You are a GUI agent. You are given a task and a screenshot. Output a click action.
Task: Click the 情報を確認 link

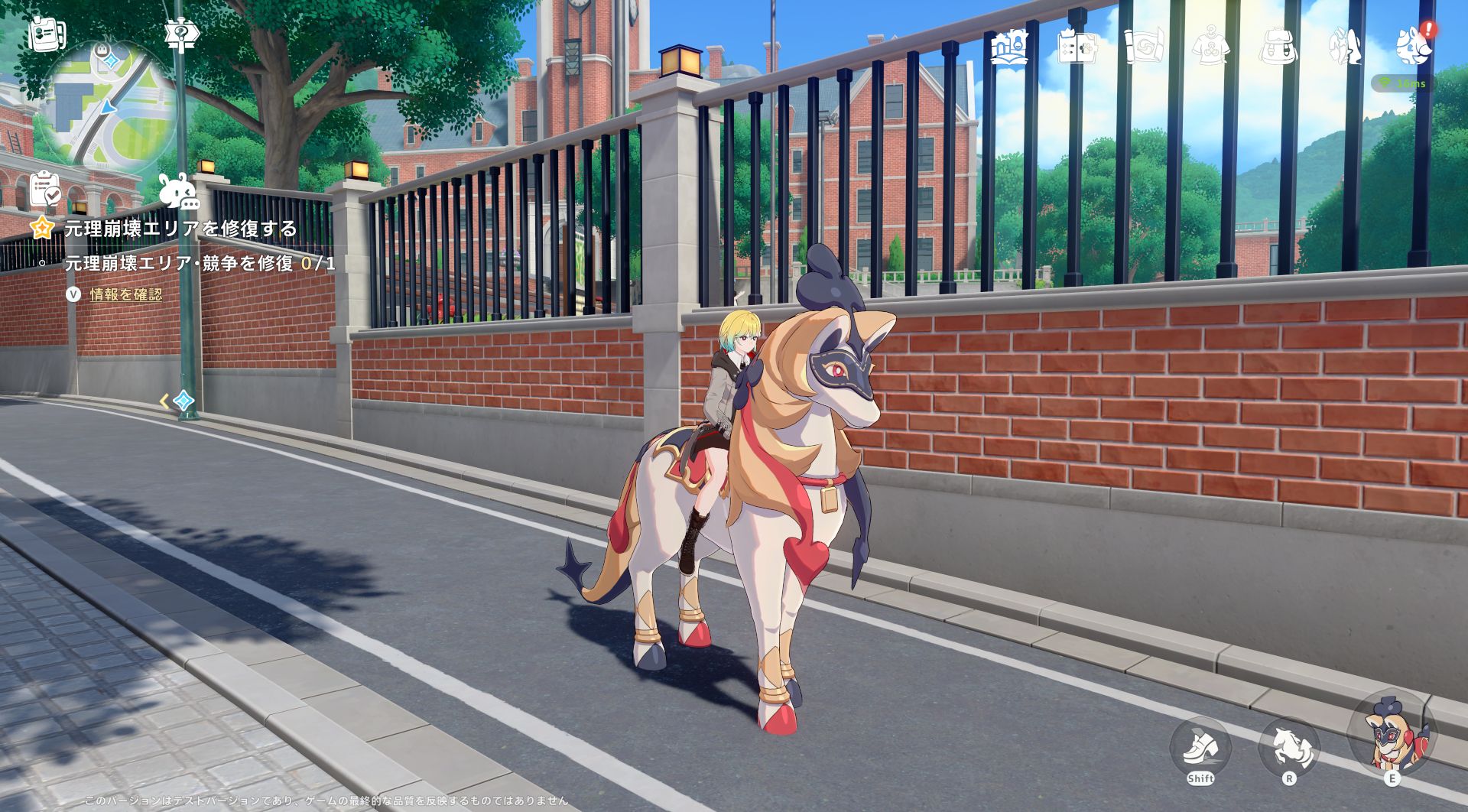[x=125, y=294]
